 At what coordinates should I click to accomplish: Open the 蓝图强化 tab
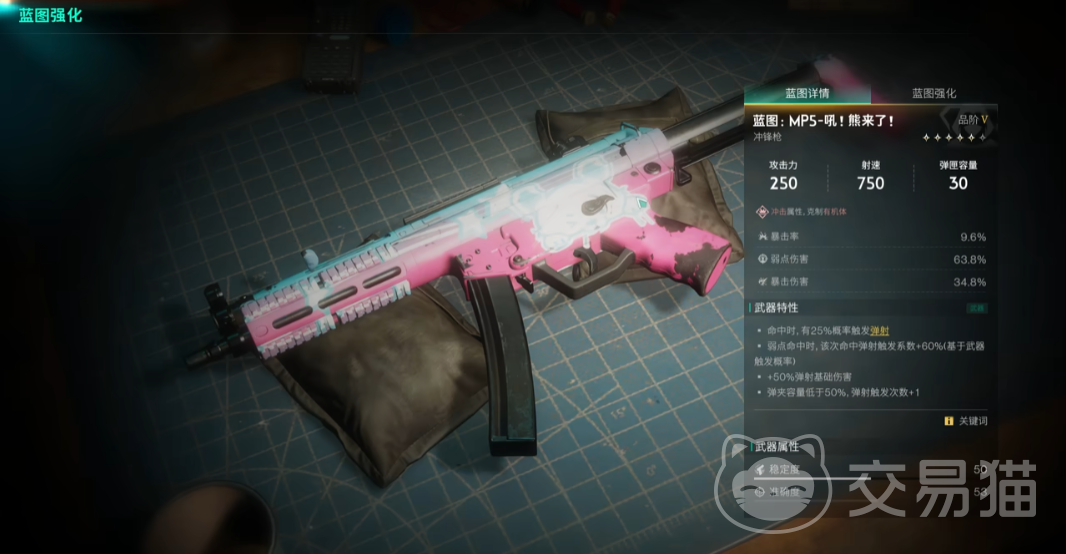pyautogui.click(x=934, y=93)
